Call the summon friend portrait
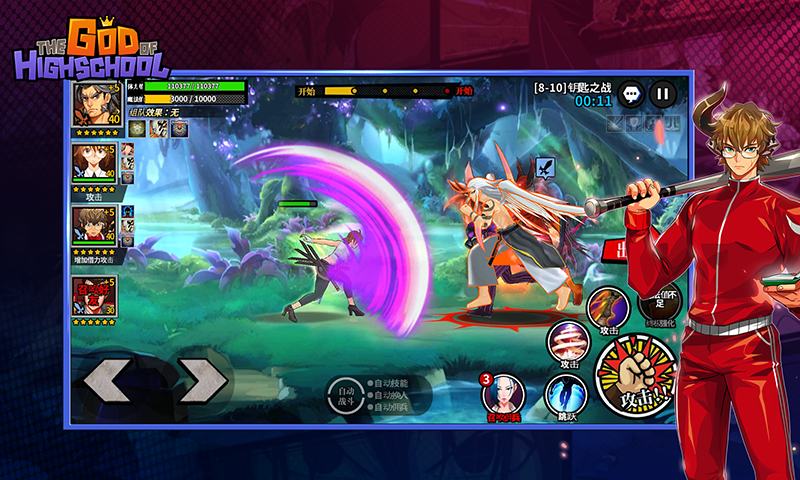The width and height of the screenshot is (800, 480). point(95,296)
